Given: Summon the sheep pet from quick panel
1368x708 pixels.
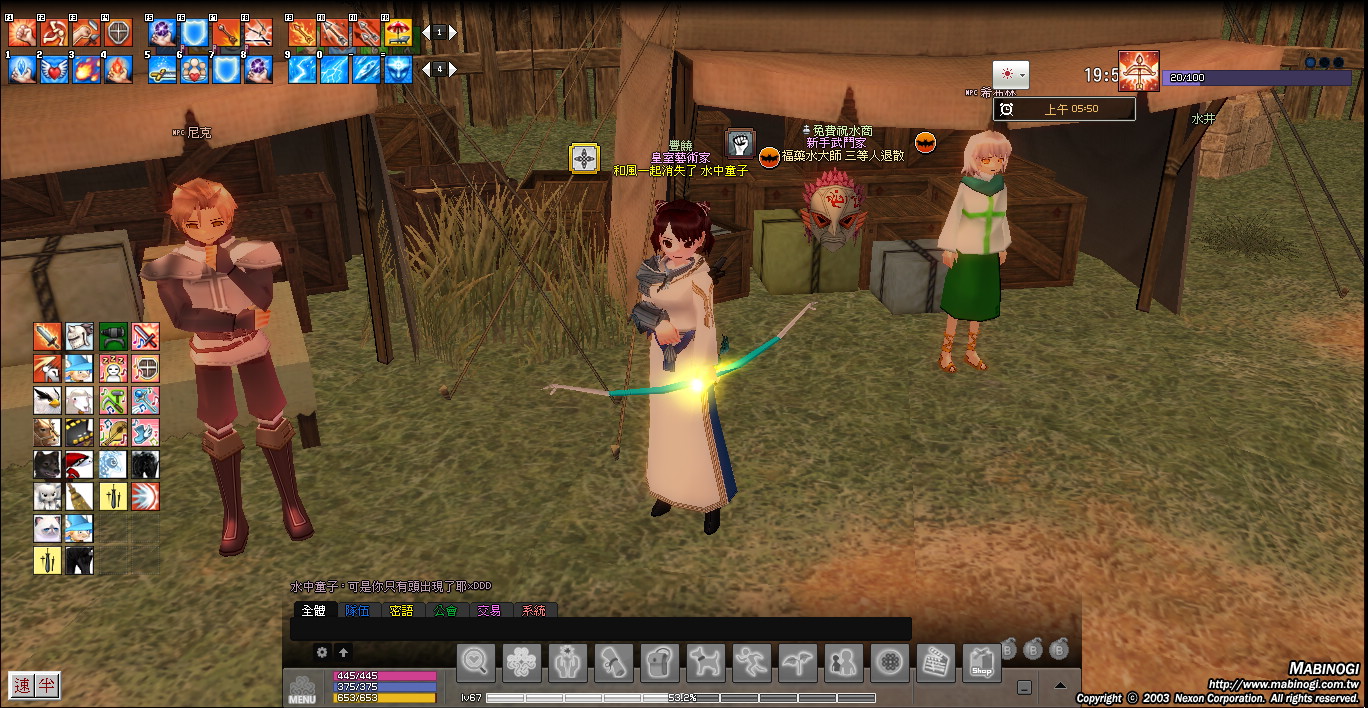Looking at the screenshot, I should (79, 401).
